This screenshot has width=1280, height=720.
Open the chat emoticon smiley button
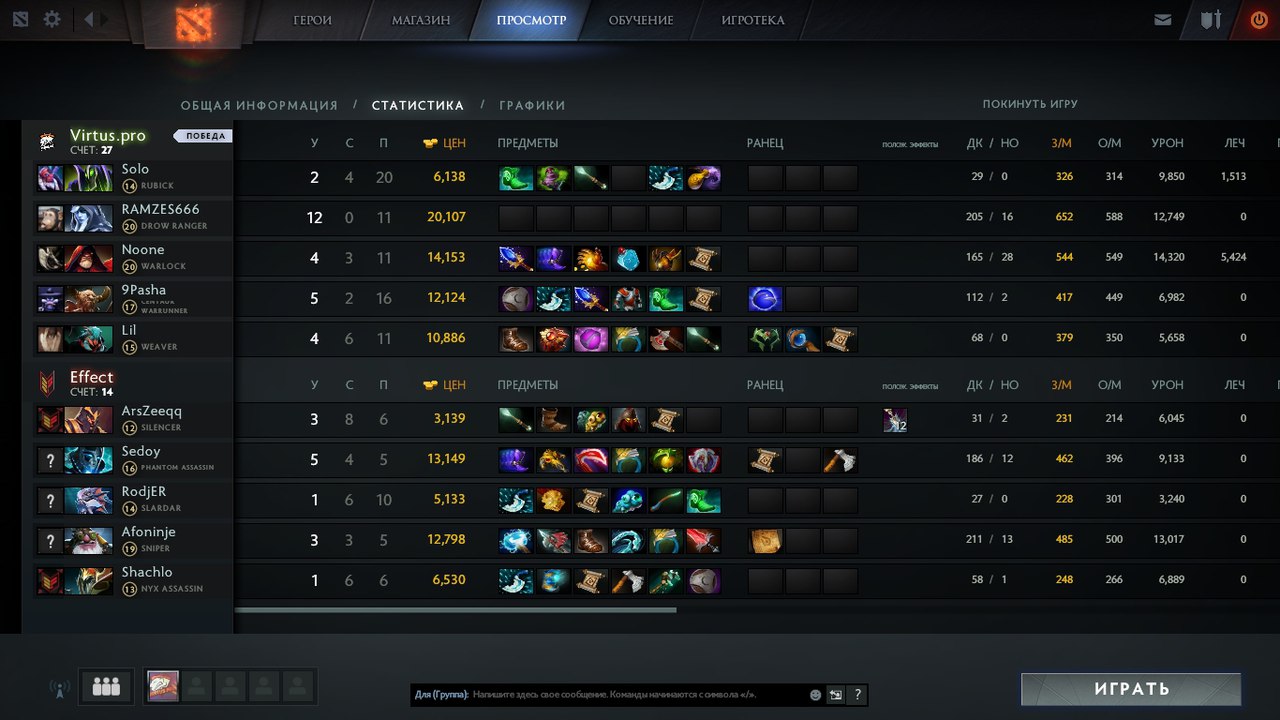tap(815, 694)
